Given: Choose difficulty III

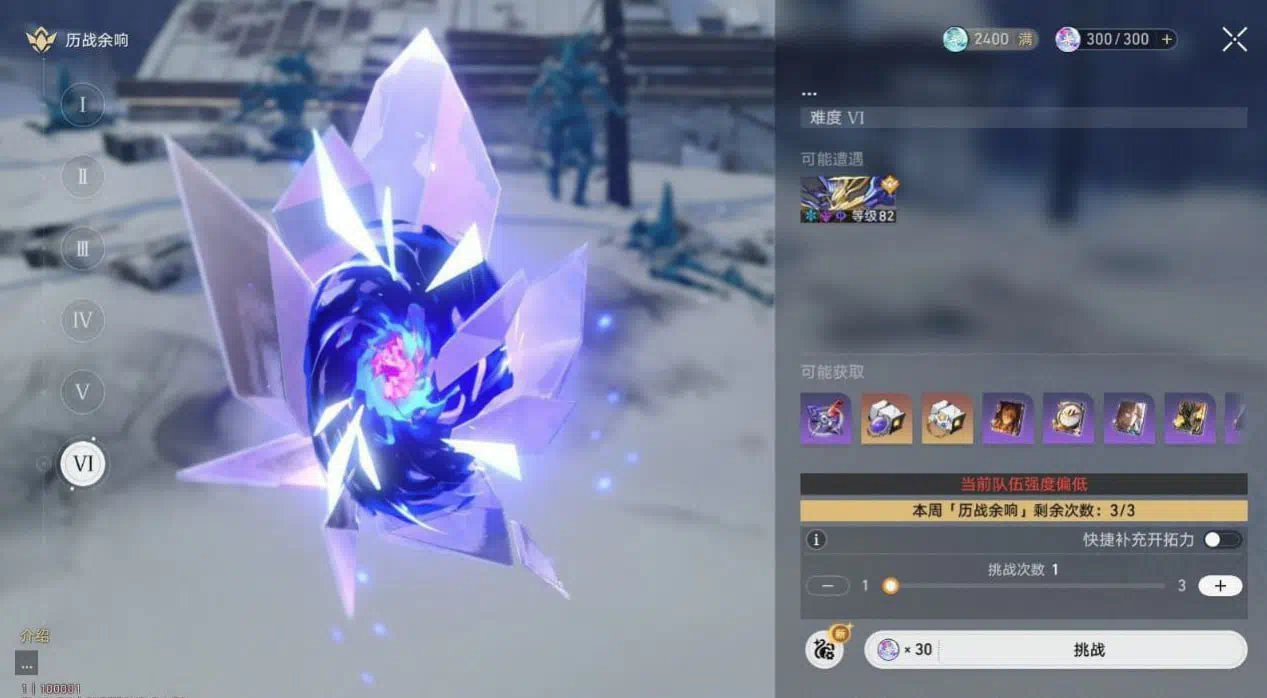Looking at the screenshot, I should [83, 248].
